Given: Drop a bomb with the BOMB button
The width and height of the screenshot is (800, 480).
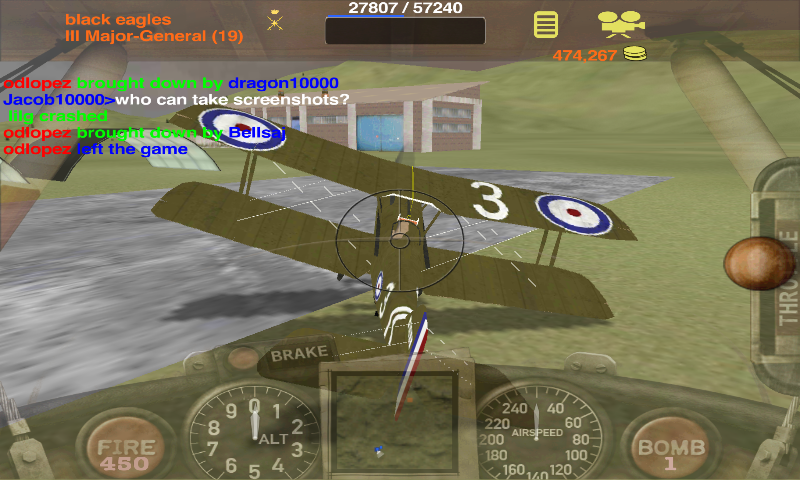Looking at the screenshot, I should coord(671,453).
